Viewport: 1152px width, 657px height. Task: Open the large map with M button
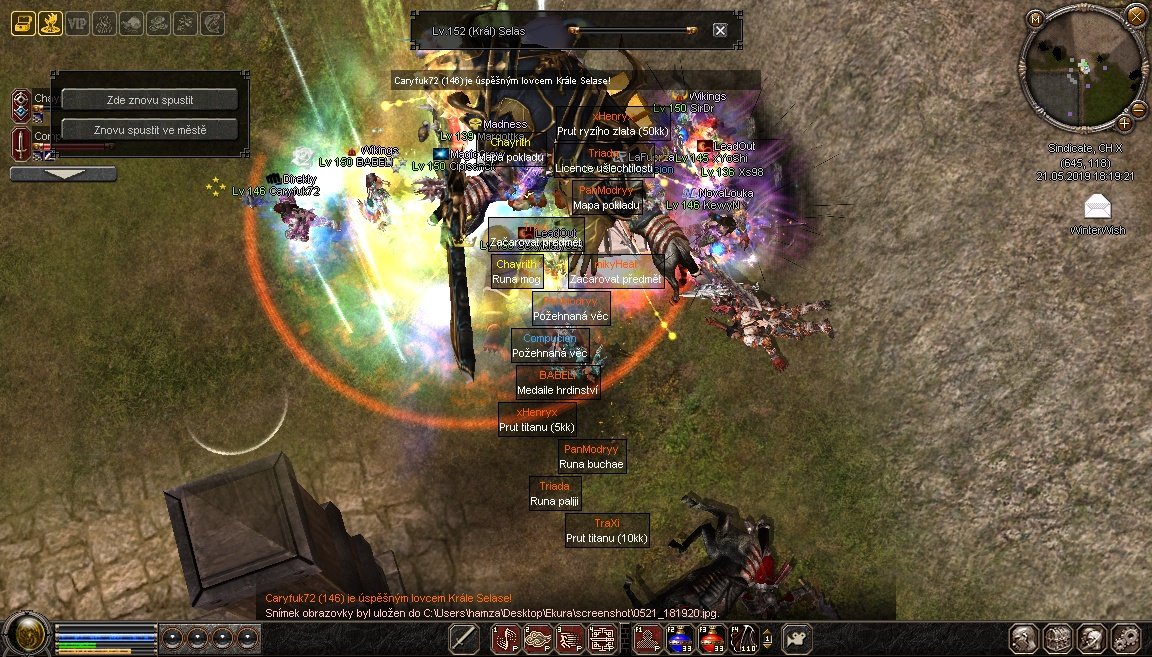click(x=1035, y=18)
